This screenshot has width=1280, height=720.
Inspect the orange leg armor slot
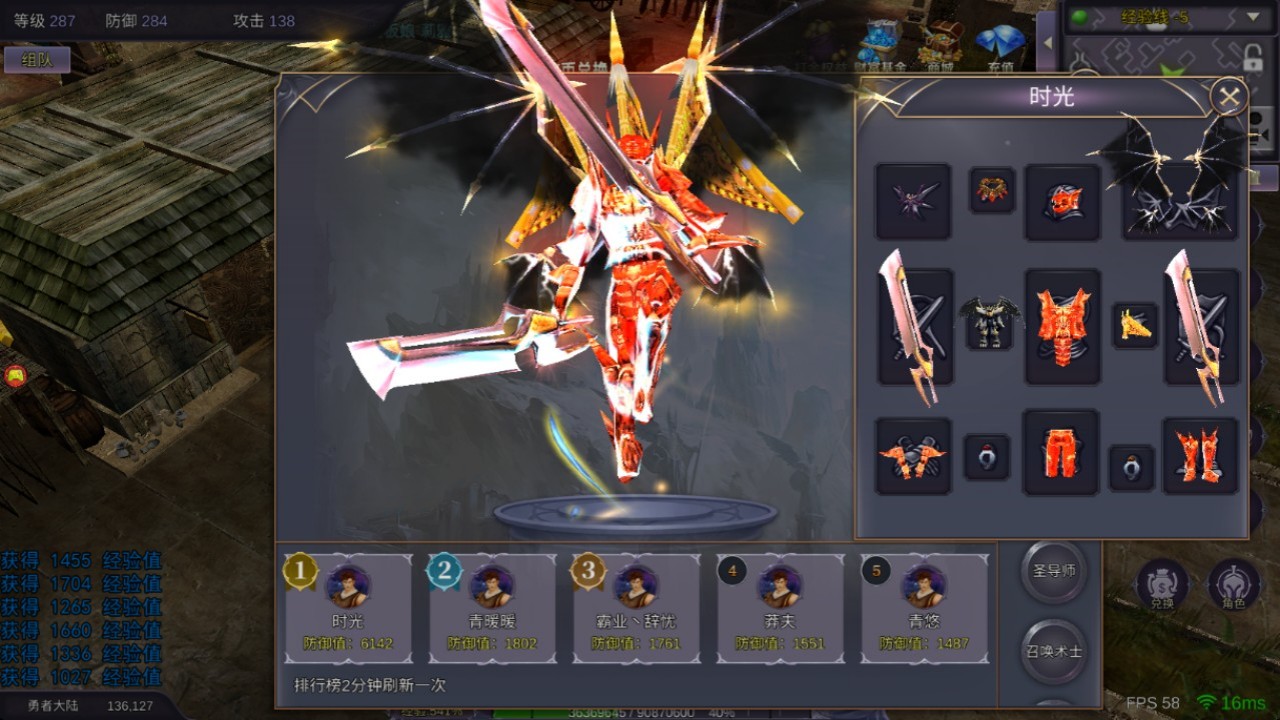(x=1061, y=453)
